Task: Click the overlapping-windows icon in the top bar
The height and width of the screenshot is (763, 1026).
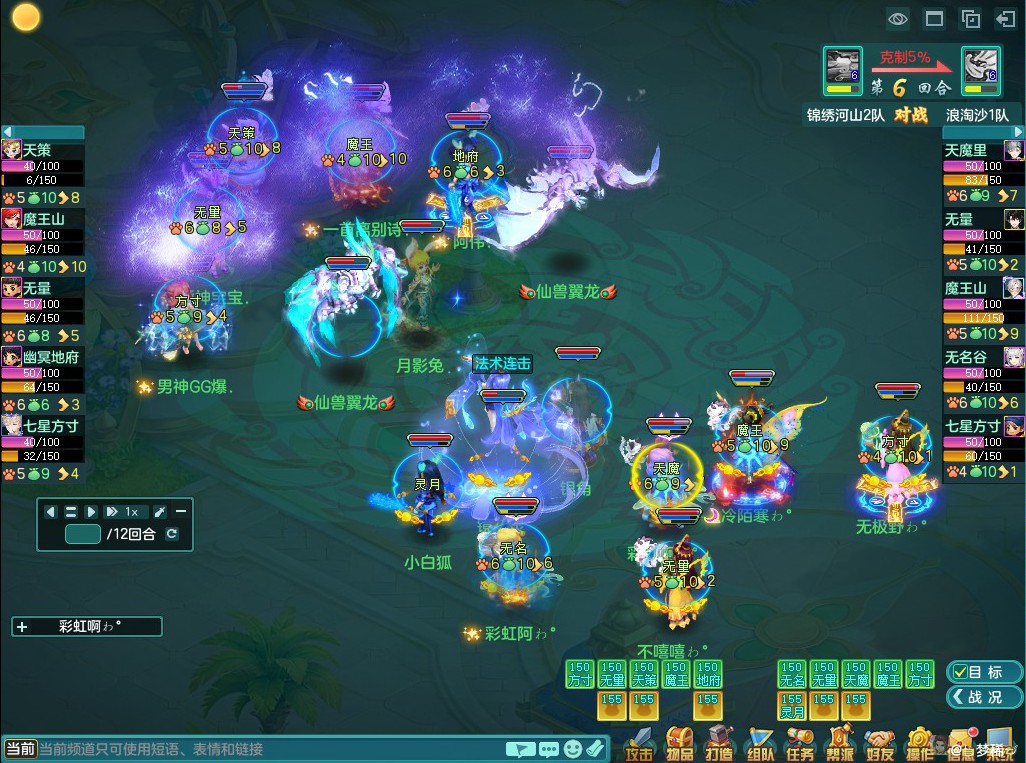Action: (970, 18)
